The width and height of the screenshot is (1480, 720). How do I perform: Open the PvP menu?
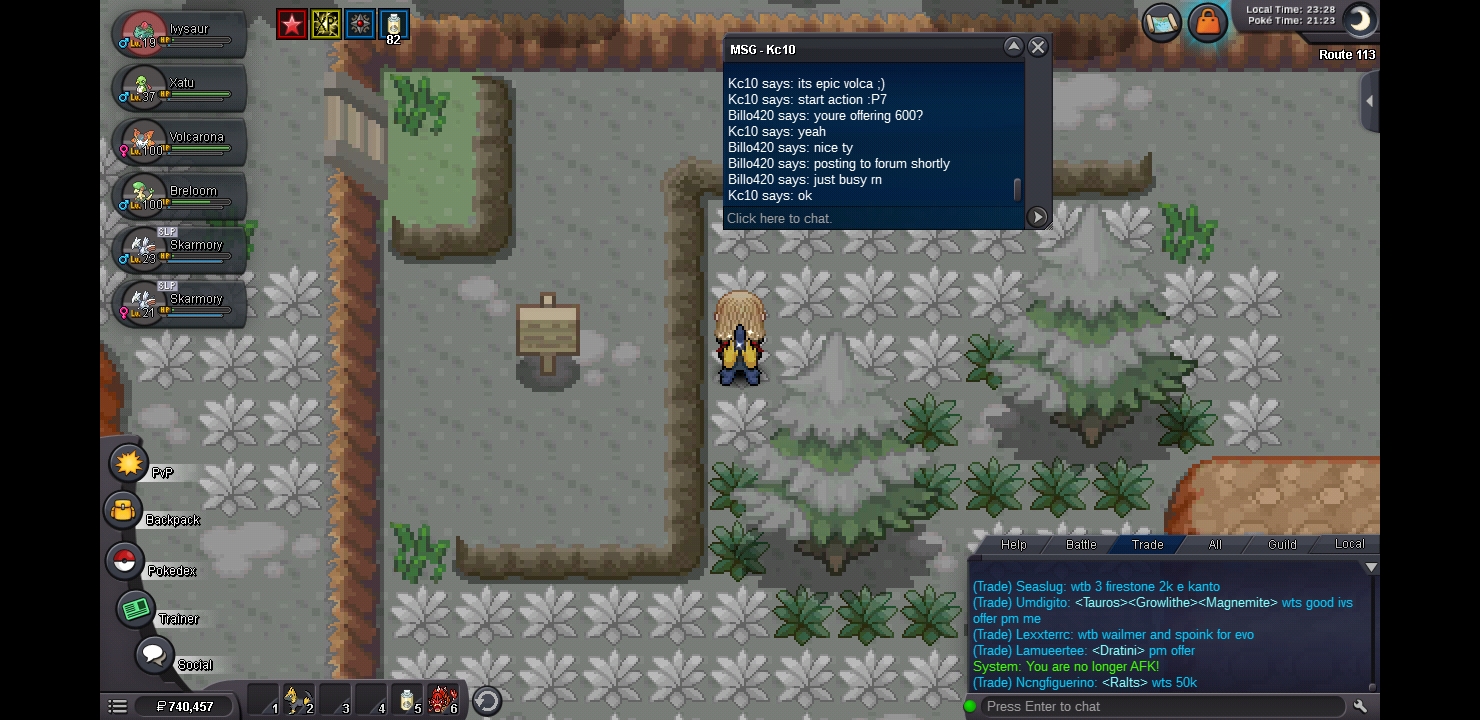click(129, 464)
